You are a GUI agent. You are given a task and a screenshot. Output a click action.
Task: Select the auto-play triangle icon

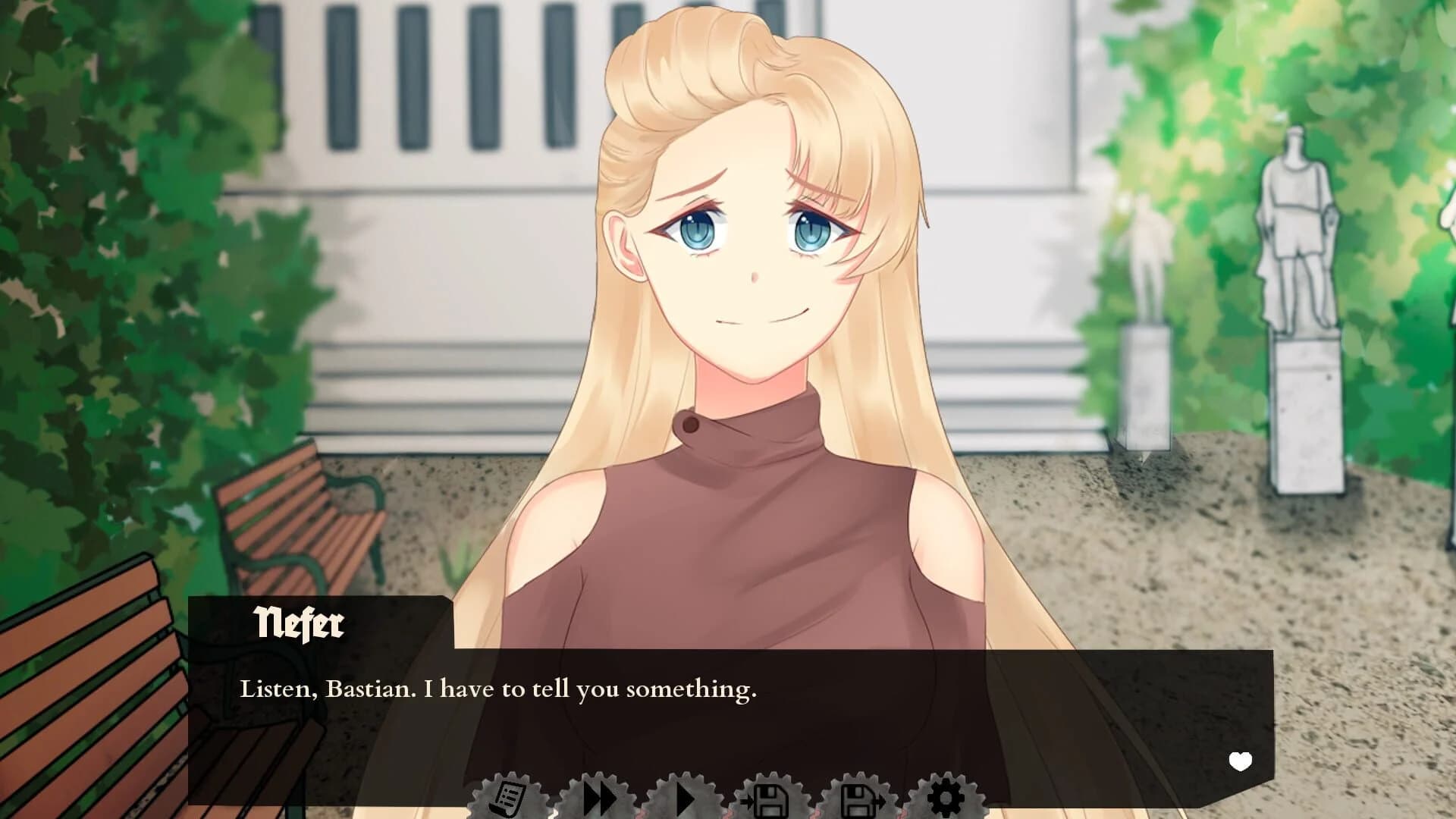click(x=686, y=797)
